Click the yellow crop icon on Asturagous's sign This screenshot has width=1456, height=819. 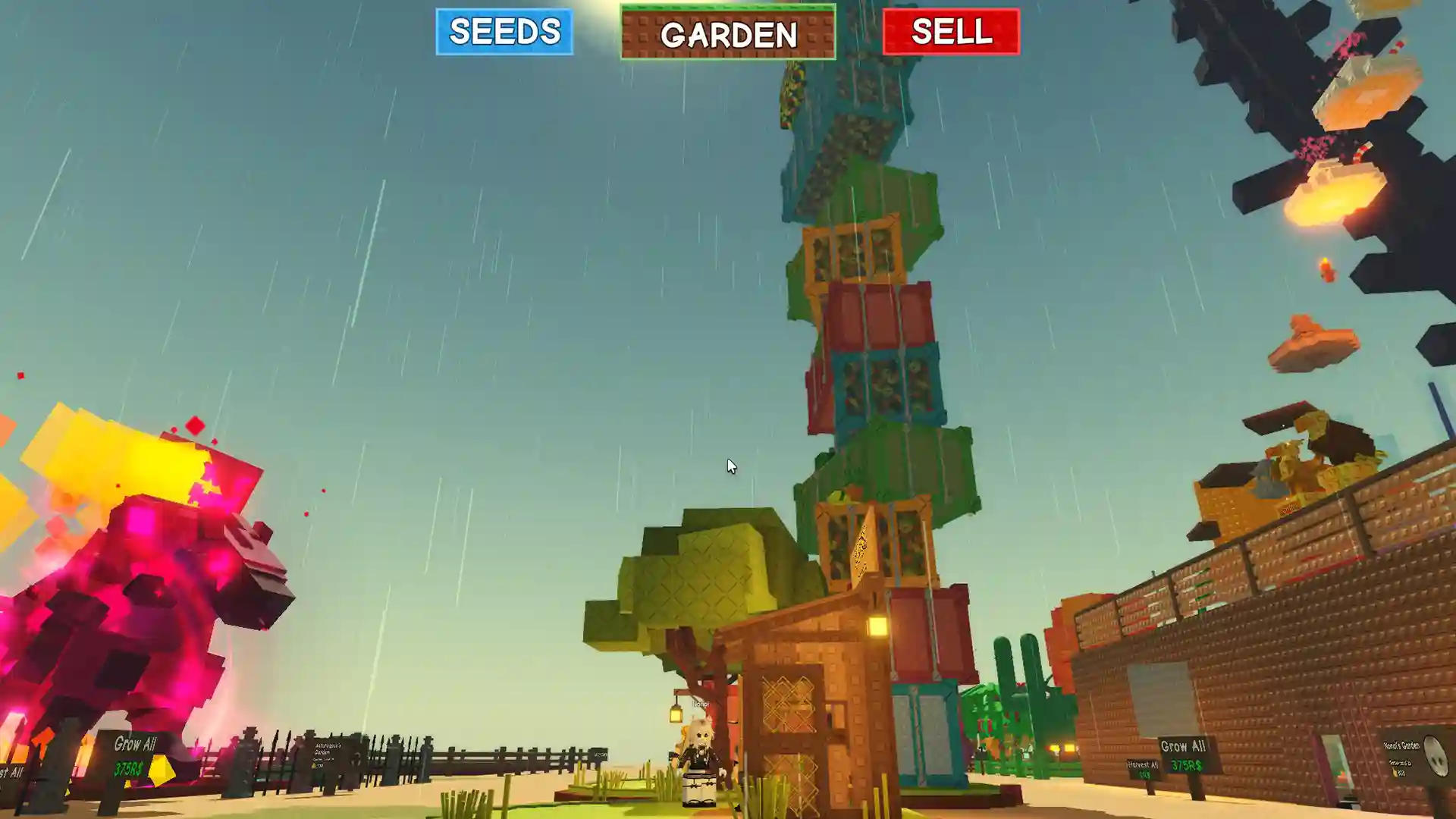tap(312, 766)
